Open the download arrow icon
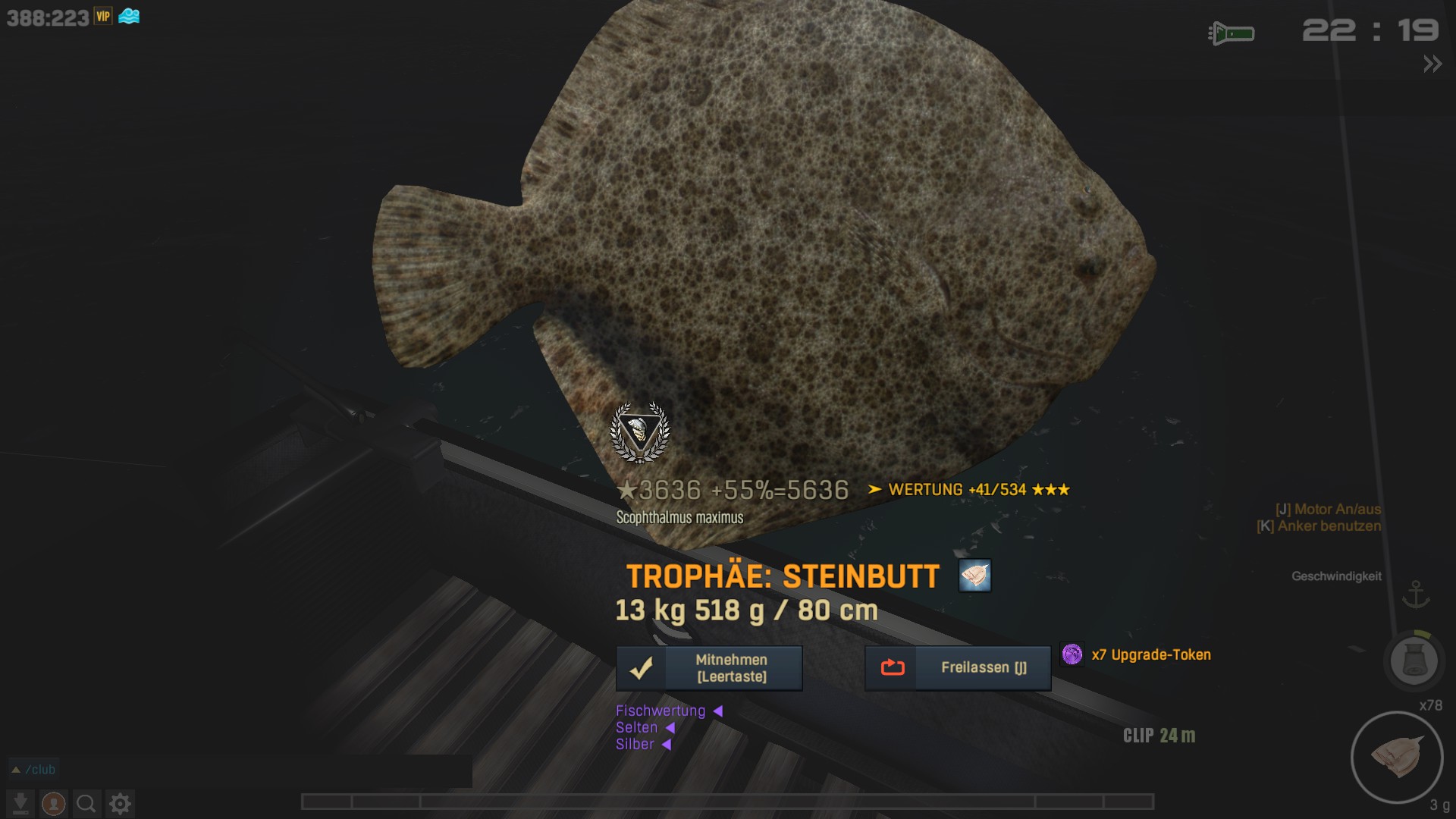Image resolution: width=1456 pixels, height=819 pixels. 20,803
